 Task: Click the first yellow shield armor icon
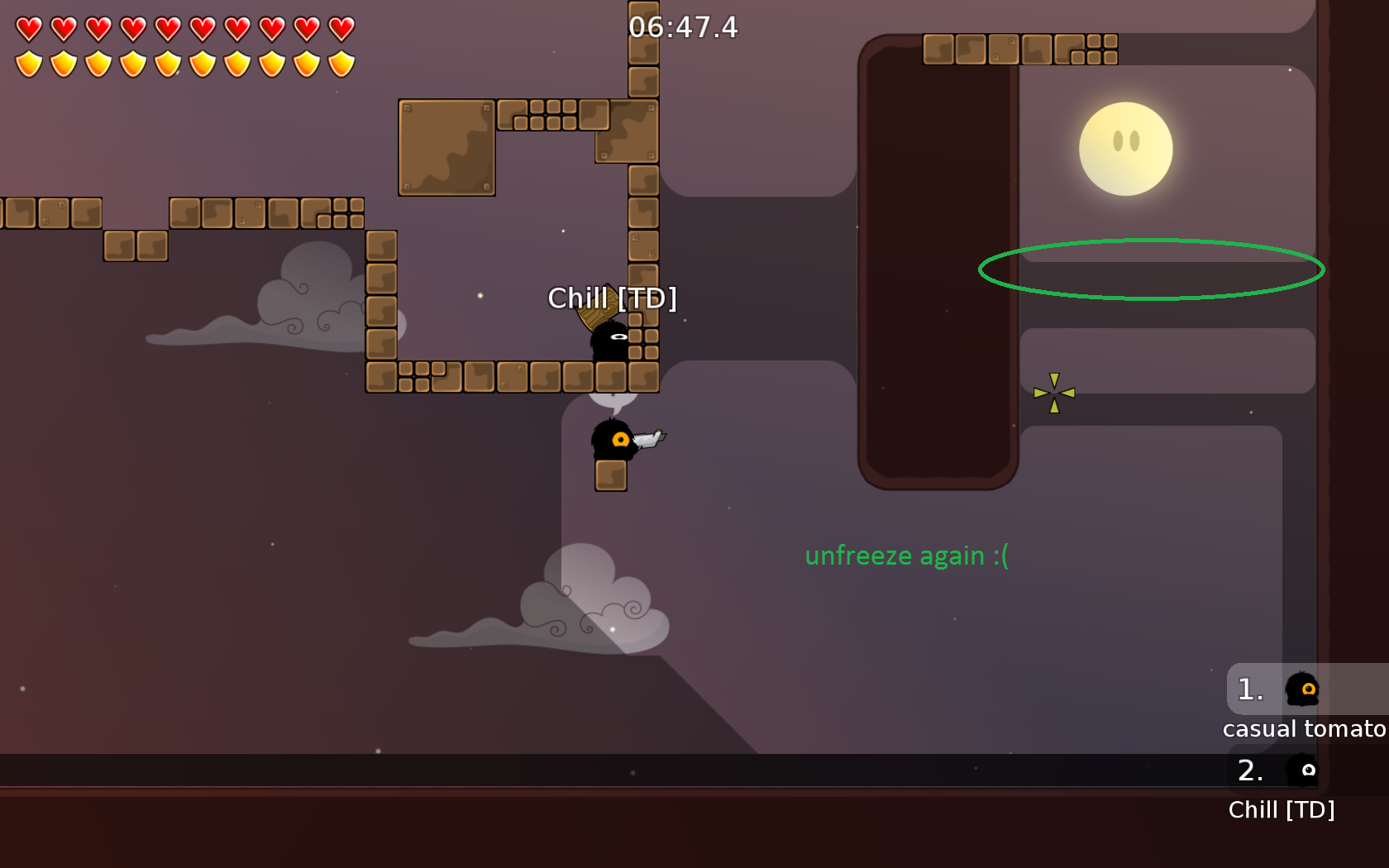[29, 61]
